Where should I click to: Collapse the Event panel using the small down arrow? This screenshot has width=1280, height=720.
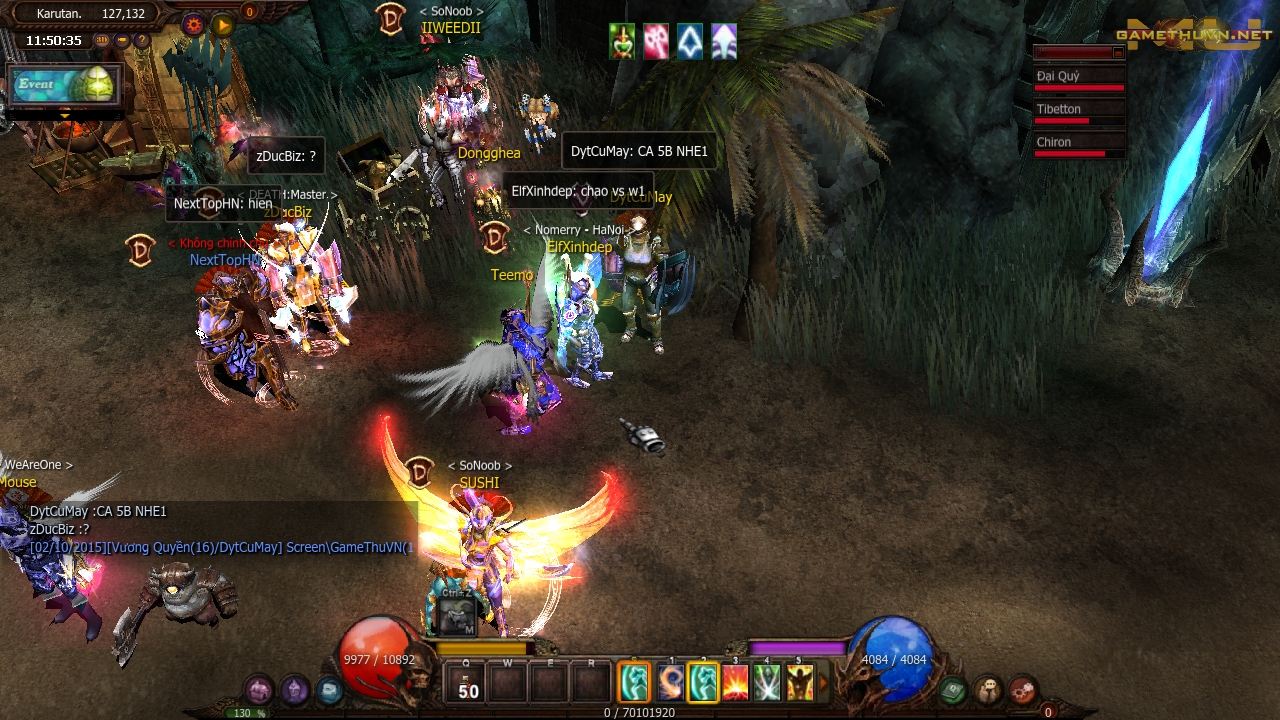[x=65, y=116]
